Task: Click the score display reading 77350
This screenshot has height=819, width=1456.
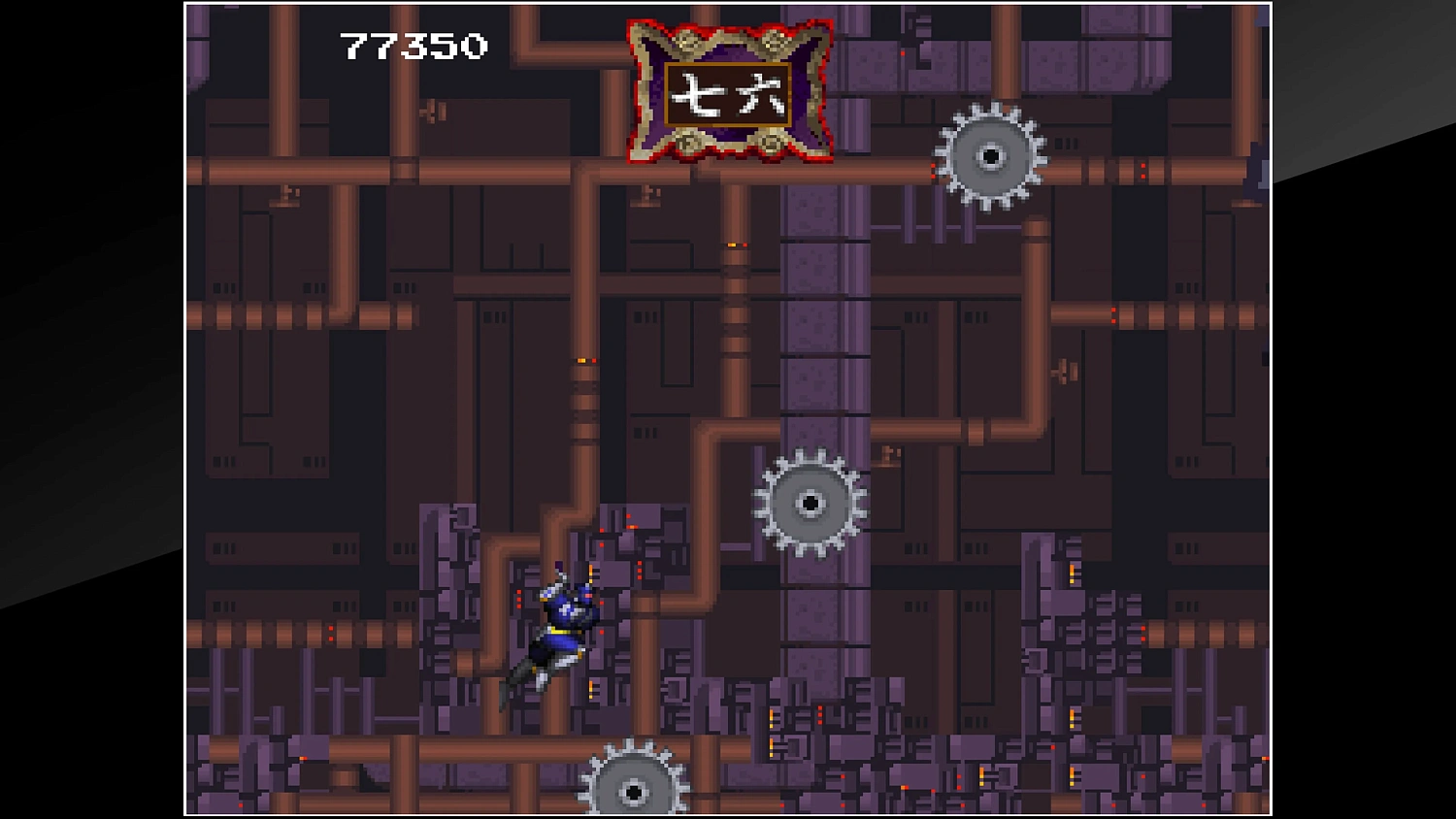Action: click(x=412, y=43)
